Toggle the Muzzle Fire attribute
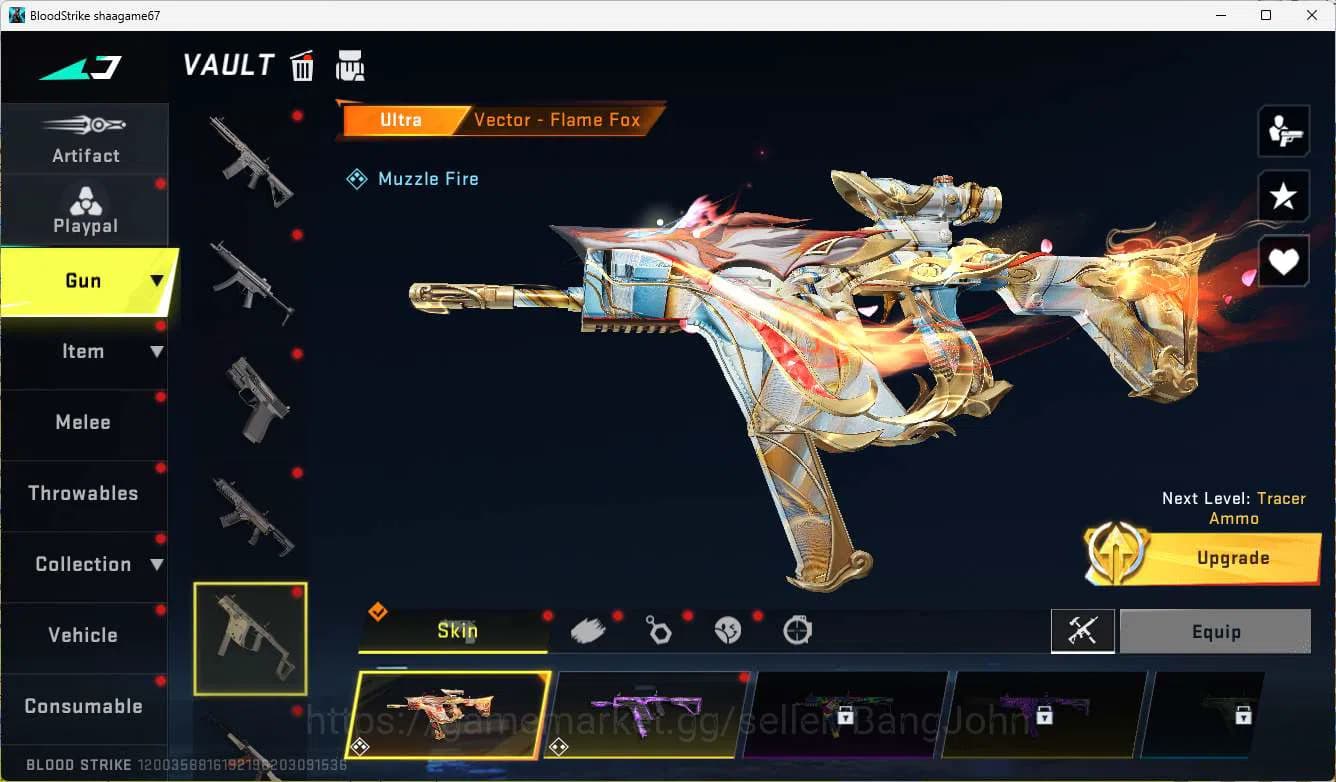 [412, 179]
